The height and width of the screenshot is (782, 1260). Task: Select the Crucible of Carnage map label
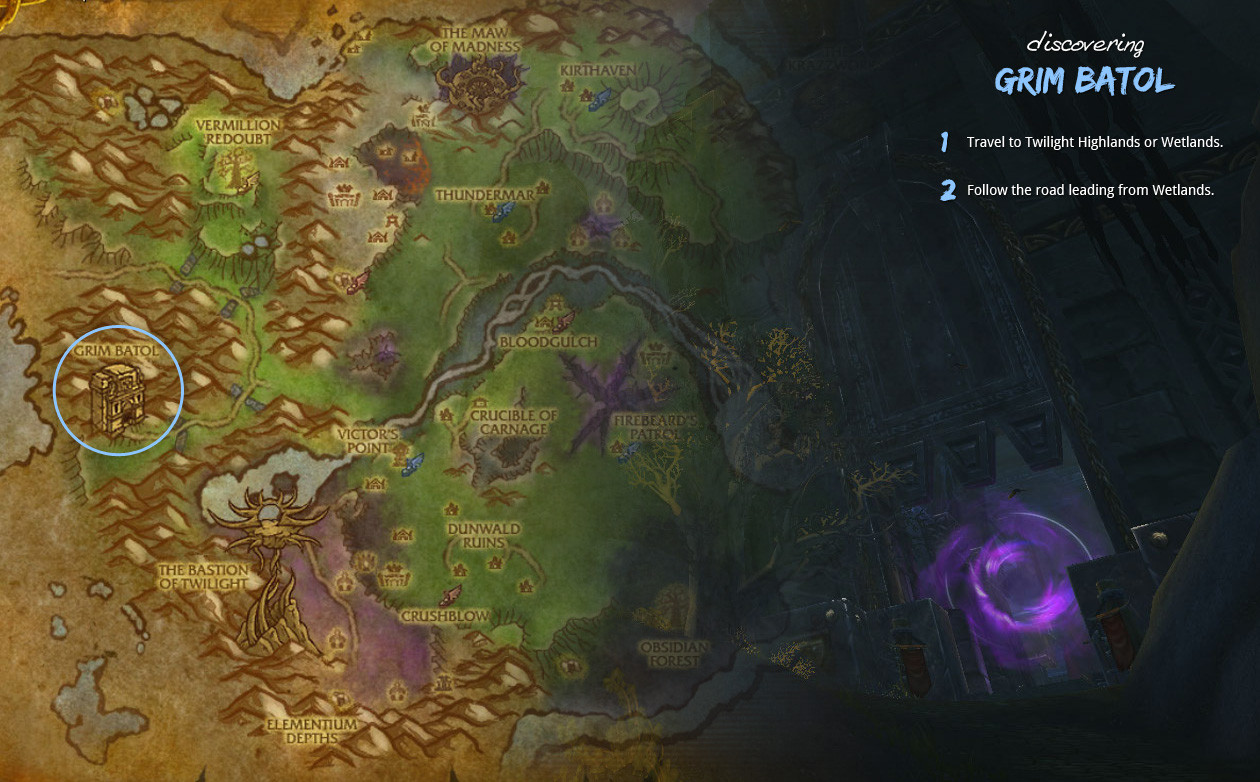(514, 422)
